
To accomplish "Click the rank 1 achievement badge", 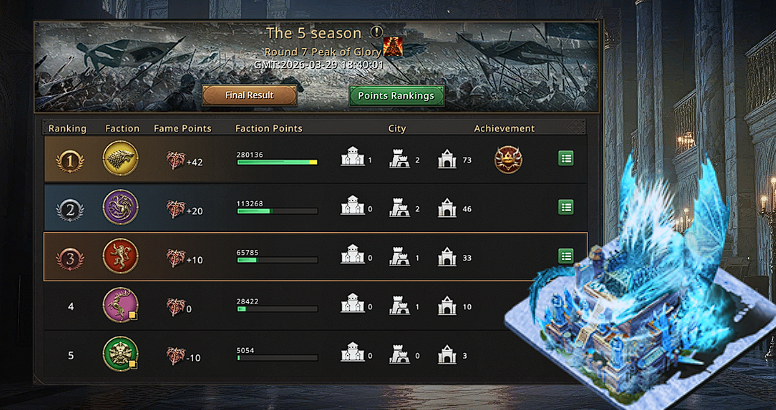I will (508, 159).
